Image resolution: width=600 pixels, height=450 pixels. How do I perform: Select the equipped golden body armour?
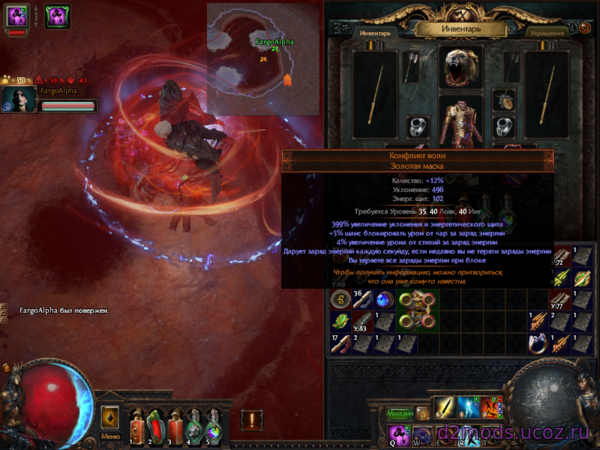(462, 122)
